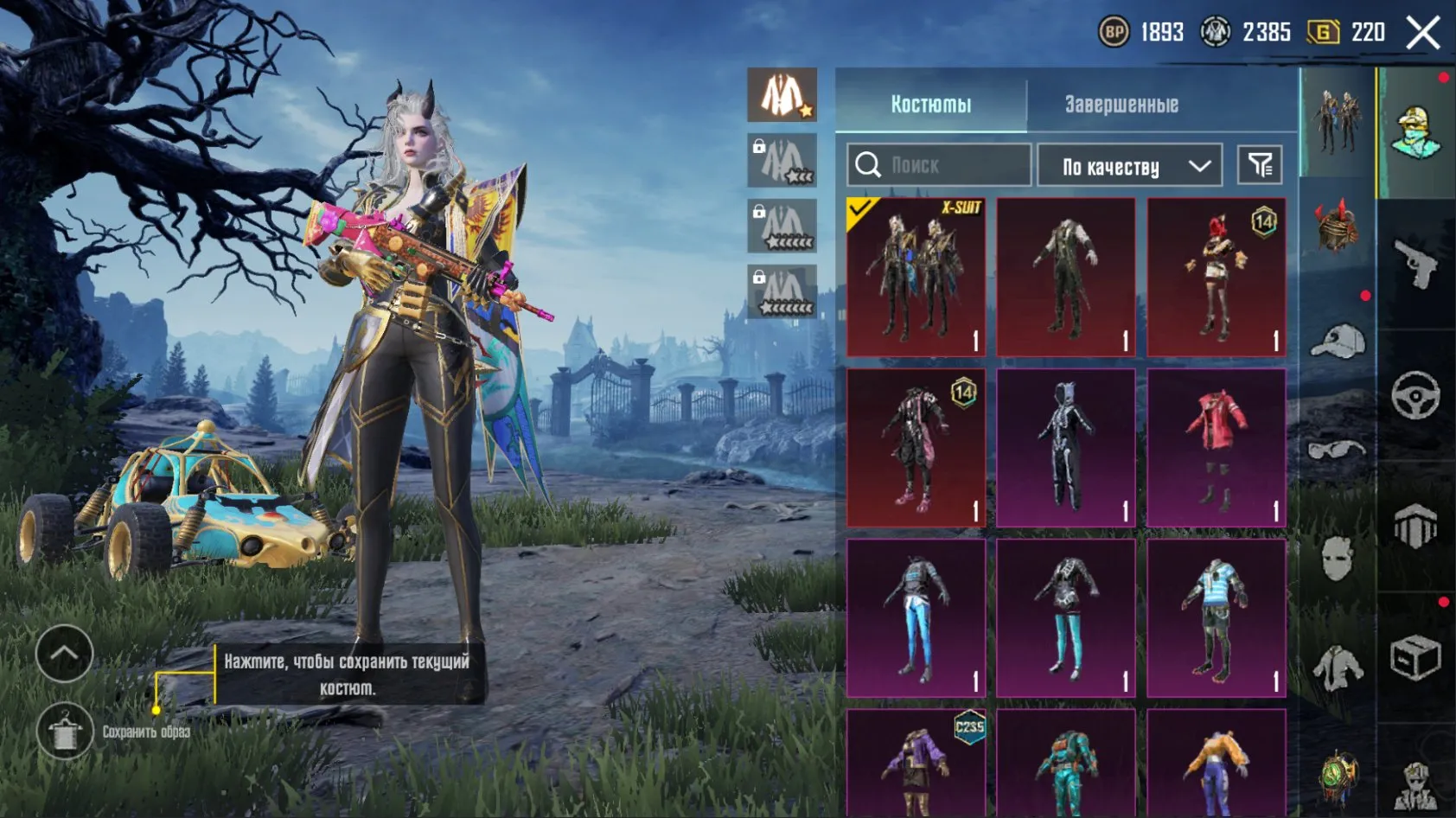Select the shirt category icon

[x=1337, y=666]
